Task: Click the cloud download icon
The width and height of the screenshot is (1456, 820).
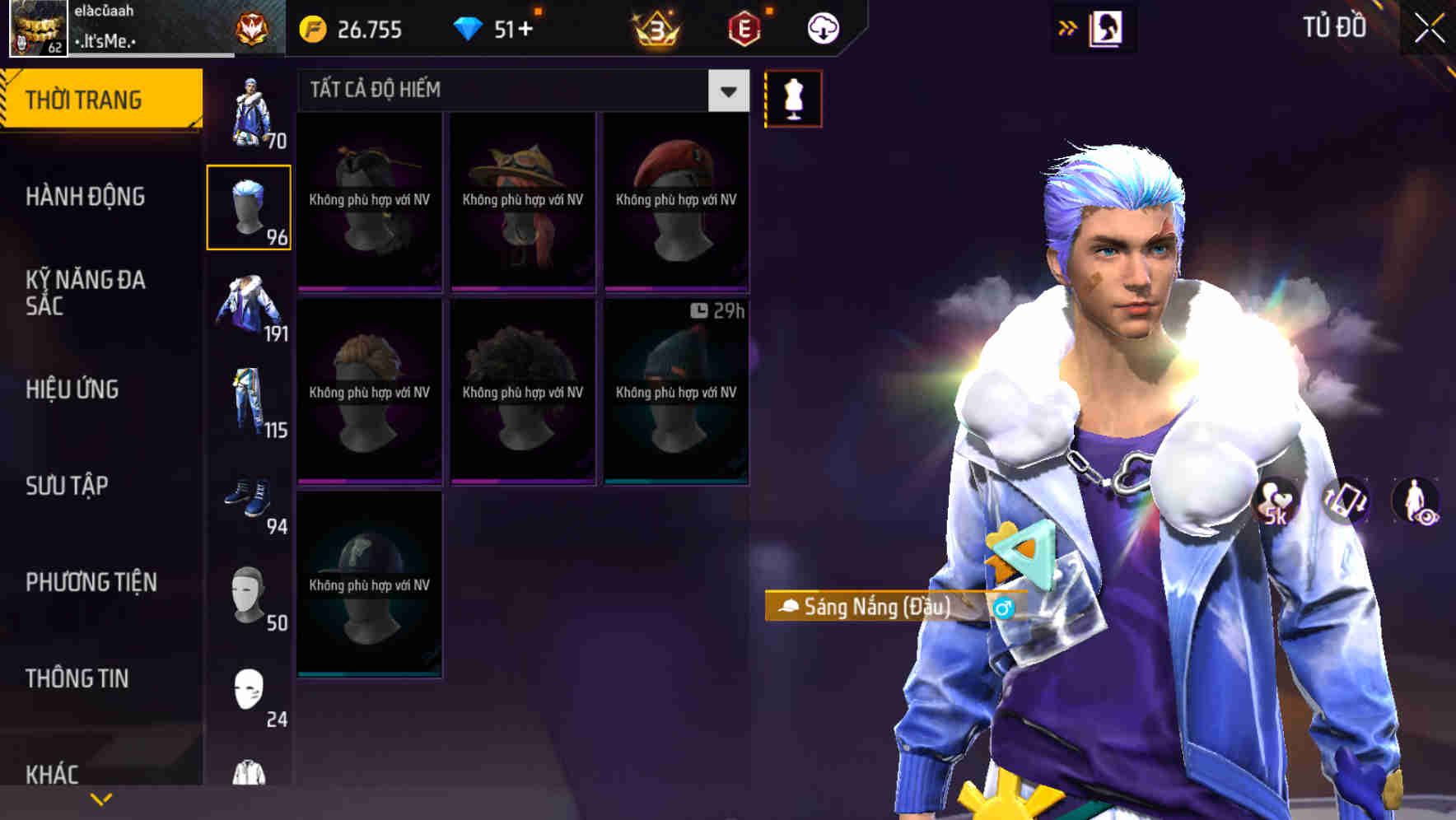Action: point(822,26)
